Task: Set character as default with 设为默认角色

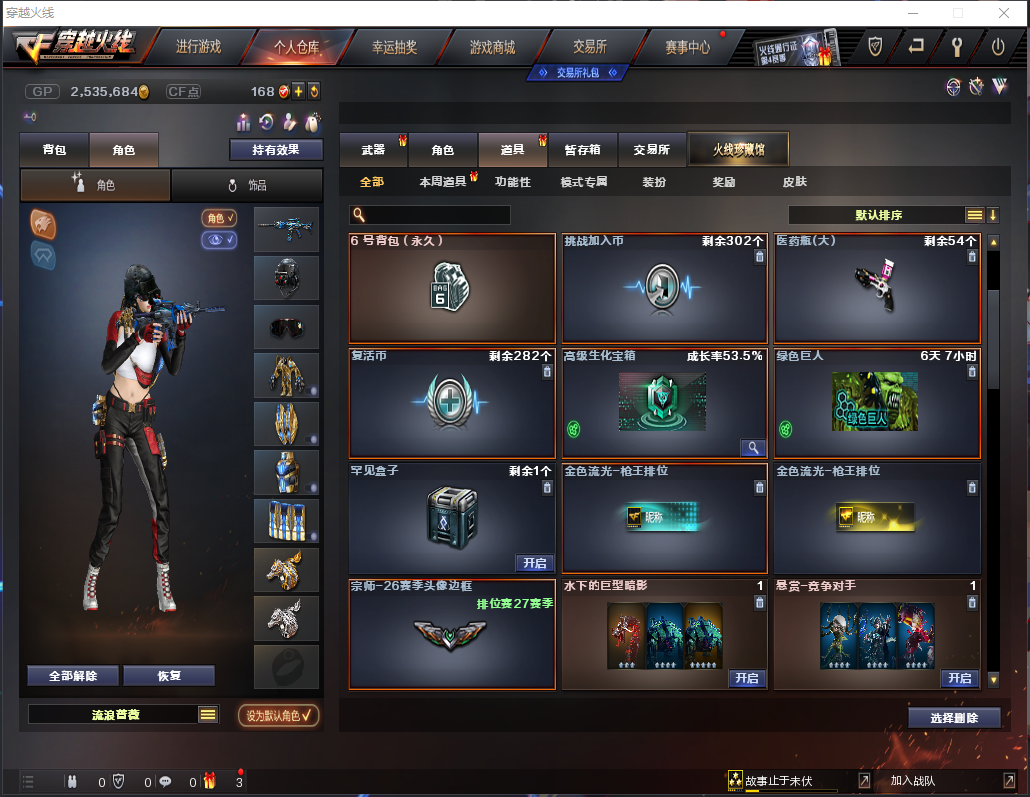Action: click(x=279, y=715)
